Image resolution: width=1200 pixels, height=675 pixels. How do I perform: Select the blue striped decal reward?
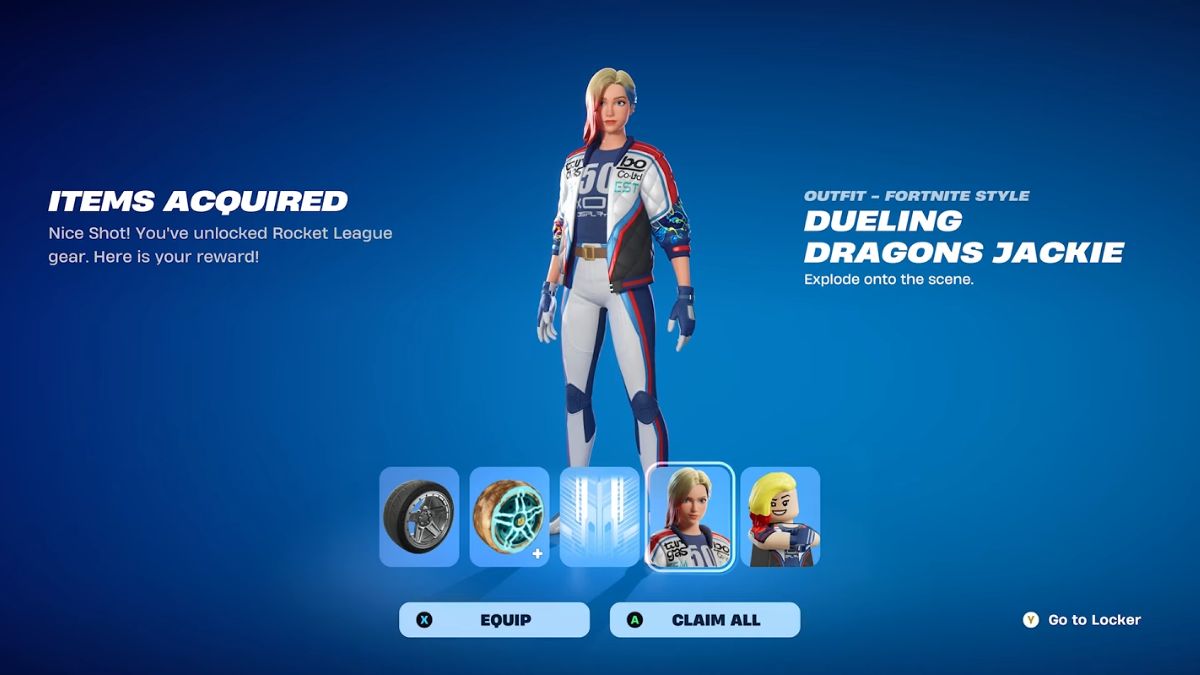point(599,517)
